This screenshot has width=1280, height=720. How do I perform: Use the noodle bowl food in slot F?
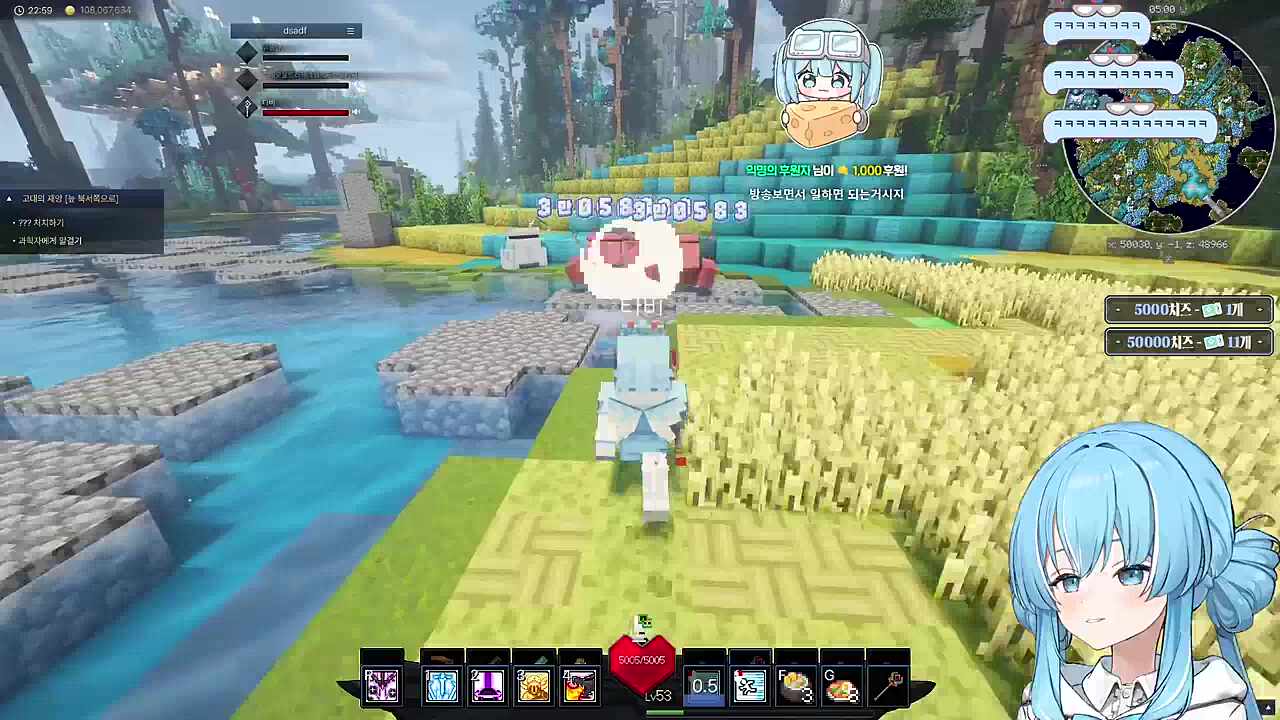(795, 687)
